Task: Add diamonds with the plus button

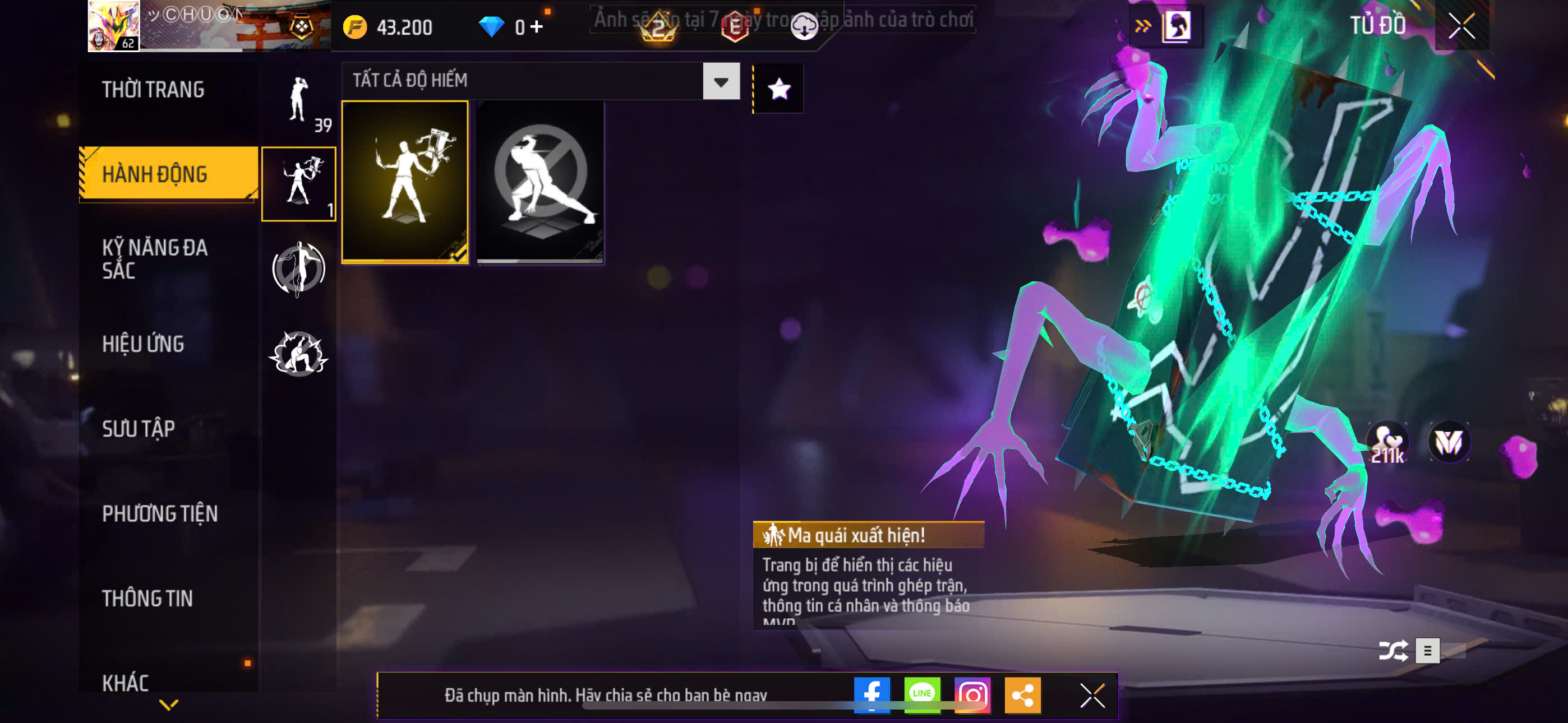Action: 536,27
